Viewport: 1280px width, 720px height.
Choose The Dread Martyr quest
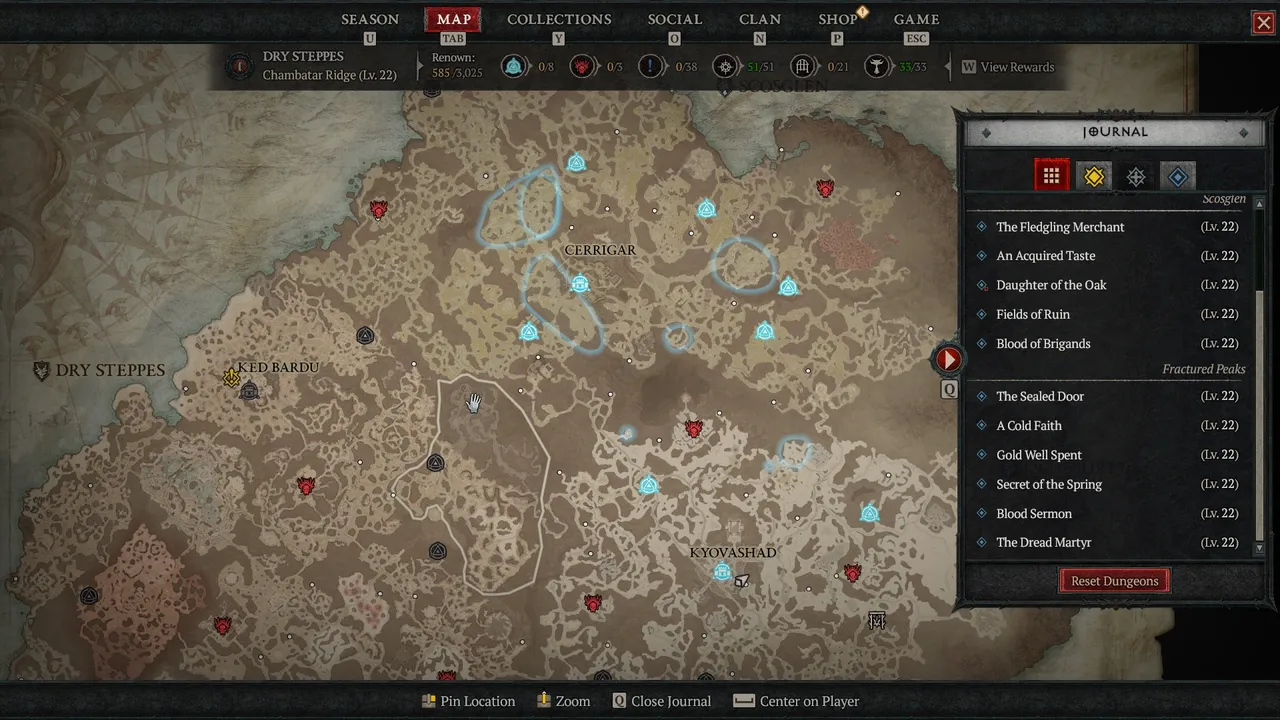[1043, 542]
